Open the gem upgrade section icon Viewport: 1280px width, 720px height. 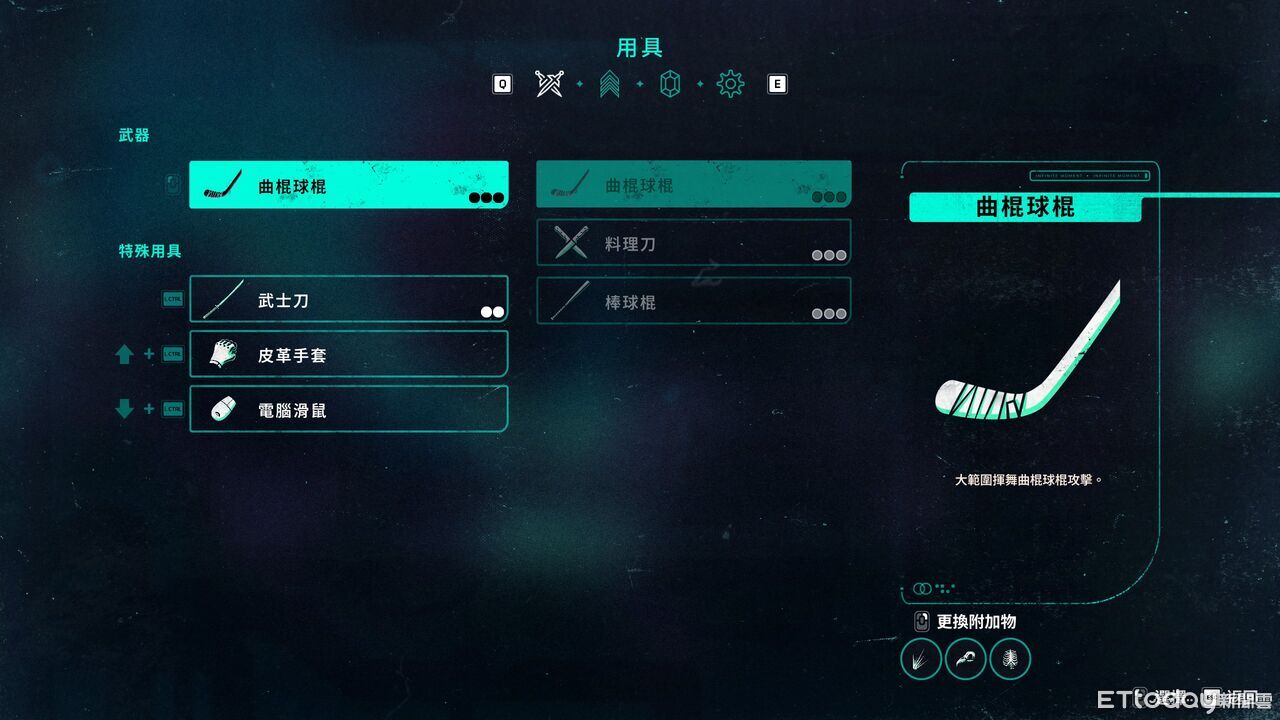(671, 84)
